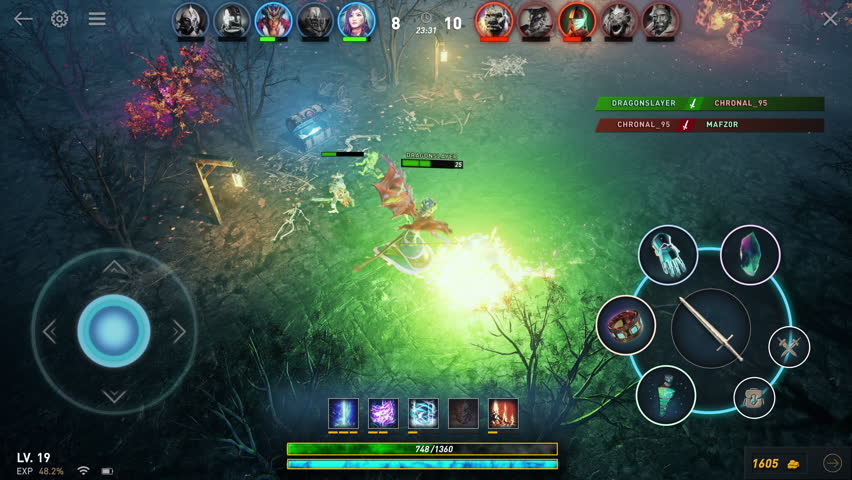Attack with the central sword button
Viewport: 852px width, 480px height.
[x=710, y=328]
